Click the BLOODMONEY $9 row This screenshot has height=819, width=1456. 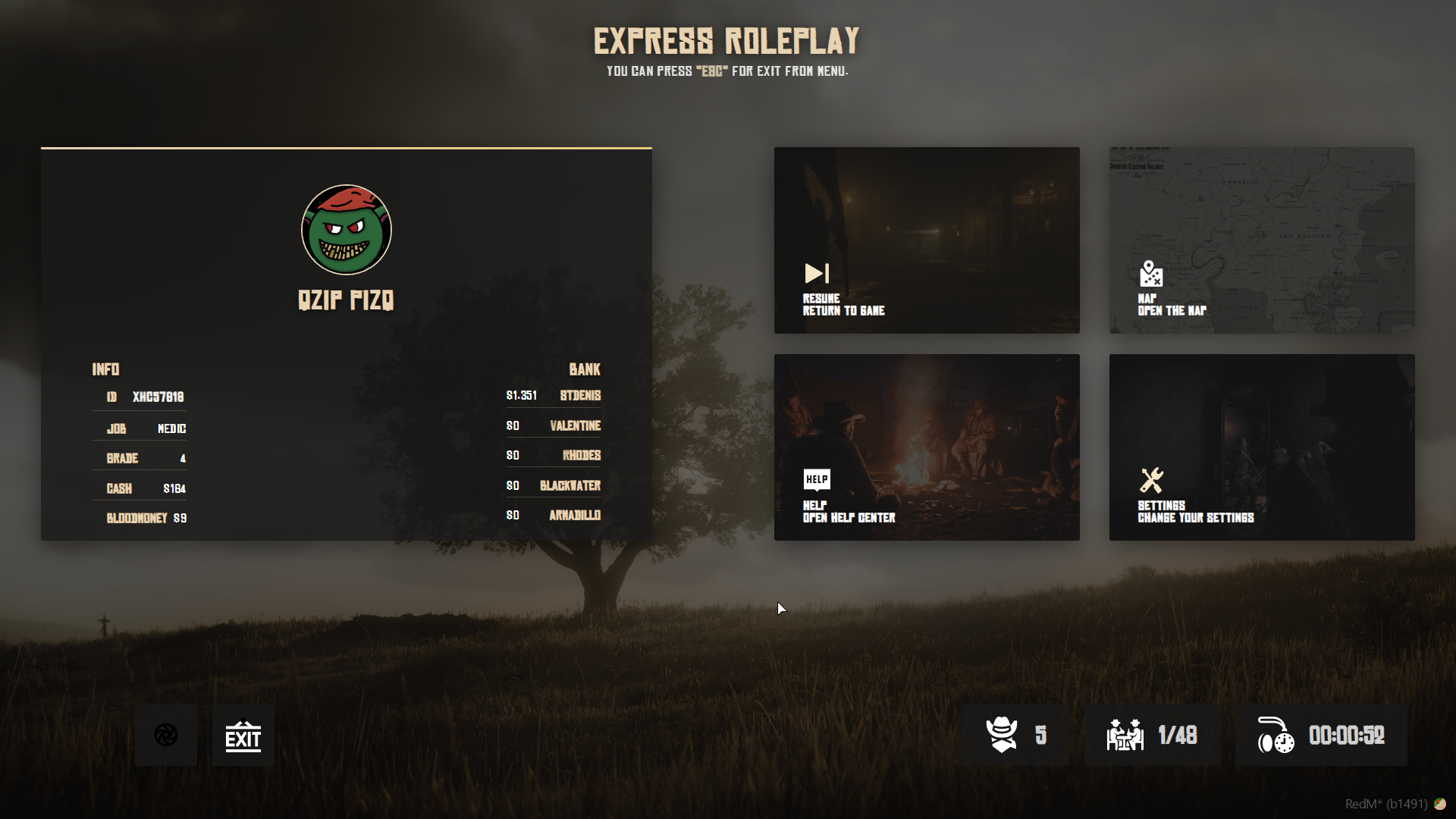click(146, 518)
